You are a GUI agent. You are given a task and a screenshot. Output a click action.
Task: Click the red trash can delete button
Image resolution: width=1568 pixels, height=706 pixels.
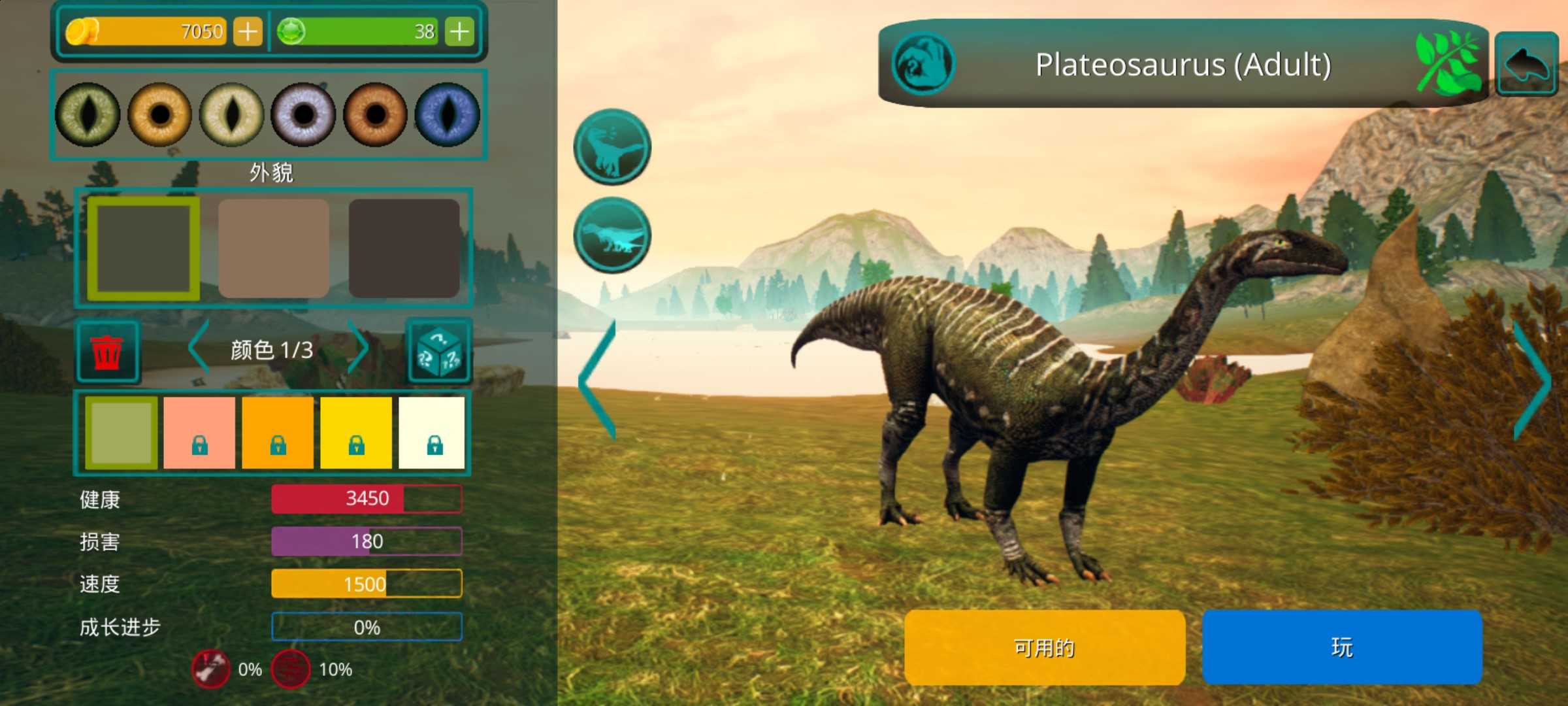pos(107,352)
